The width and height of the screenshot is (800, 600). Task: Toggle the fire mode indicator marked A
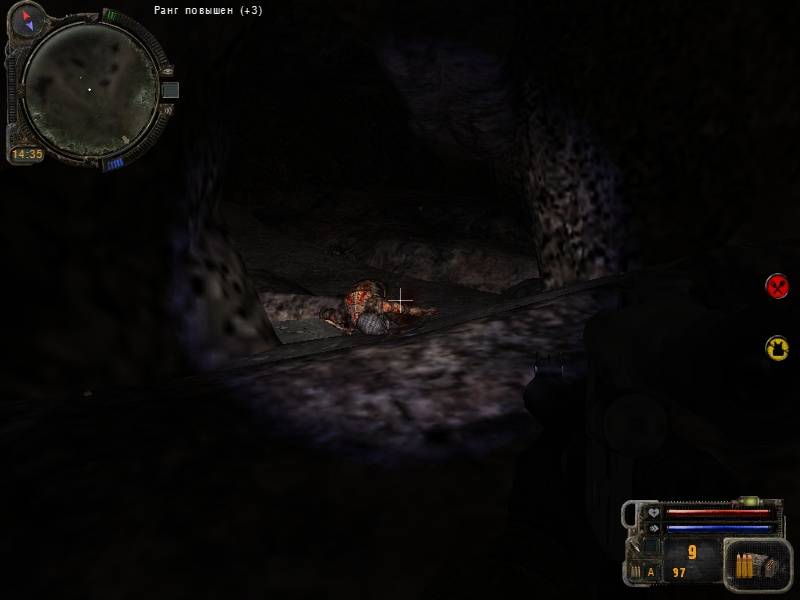tap(651, 572)
